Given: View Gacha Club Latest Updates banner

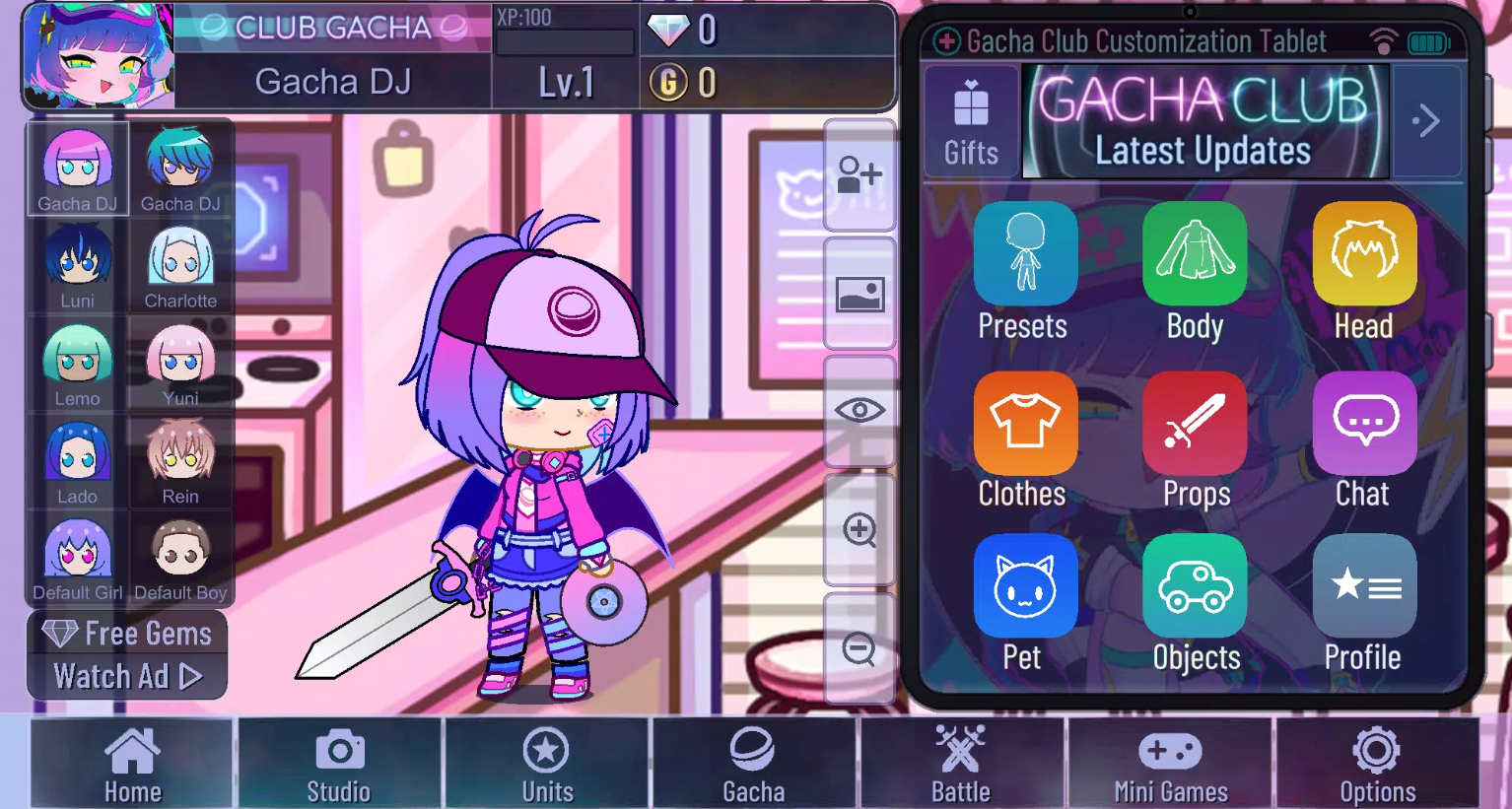Looking at the screenshot, I should (x=1204, y=121).
